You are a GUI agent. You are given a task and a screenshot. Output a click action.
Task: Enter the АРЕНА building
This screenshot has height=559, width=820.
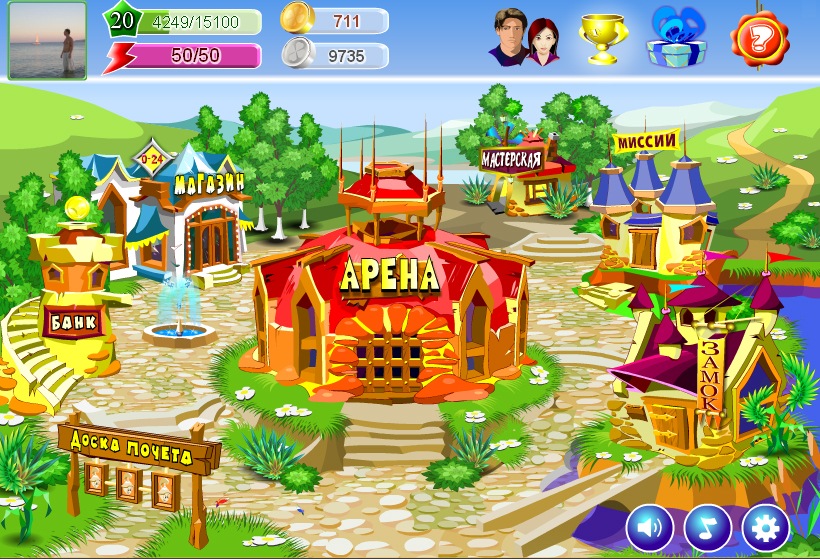click(388, 300)
